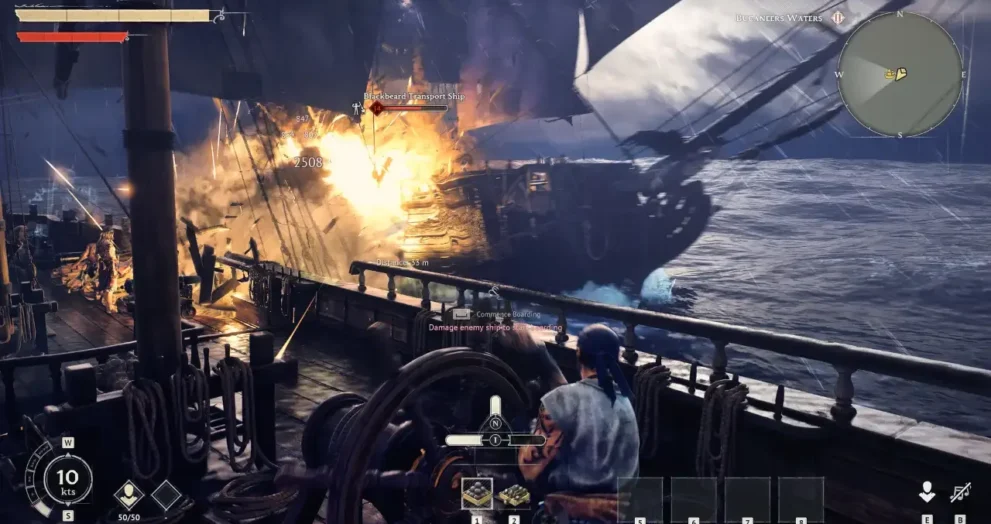Select the stacked cannonball ammo slot

tap(476, 494)
